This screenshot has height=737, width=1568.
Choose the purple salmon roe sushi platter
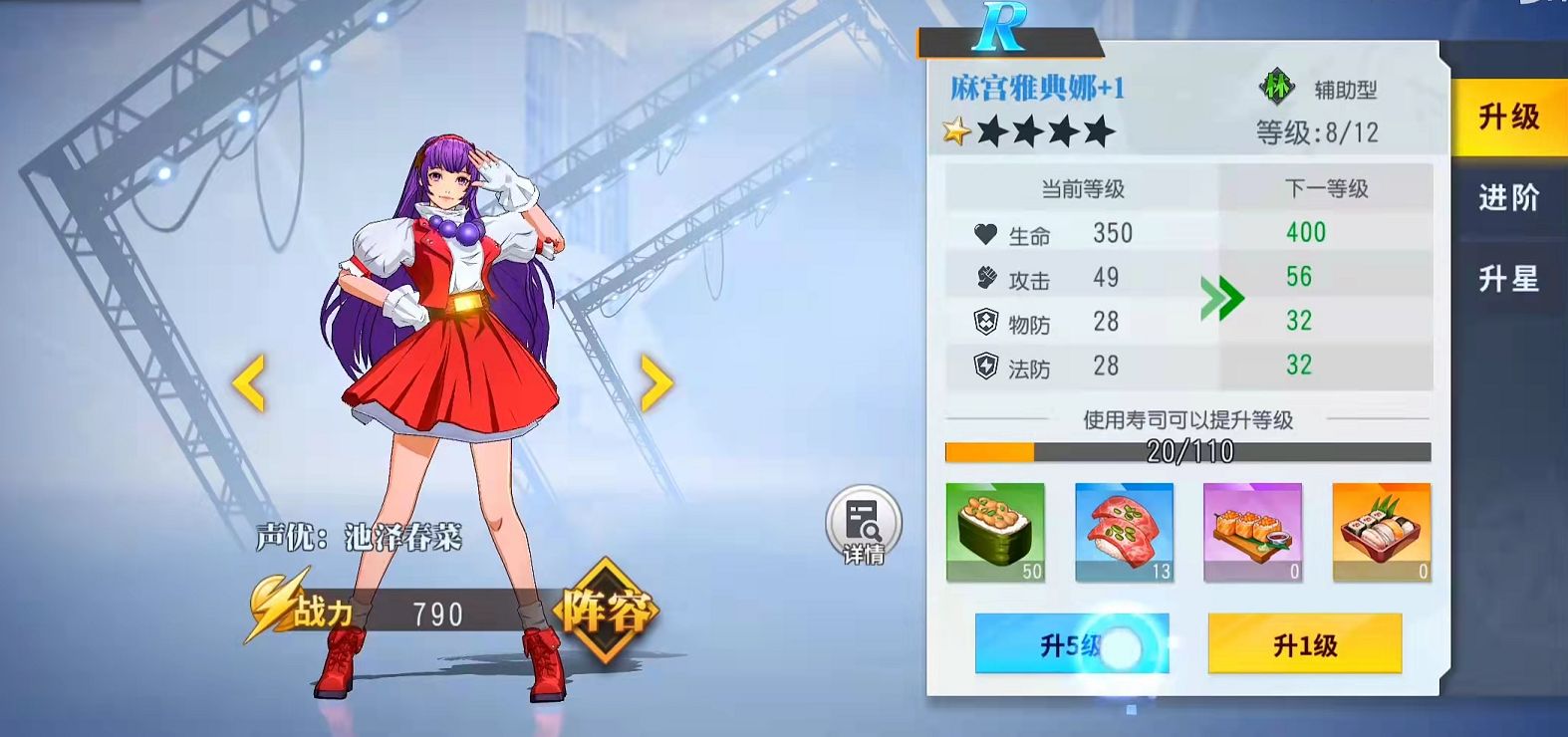pyautogui.click(x=1252, y=532)
